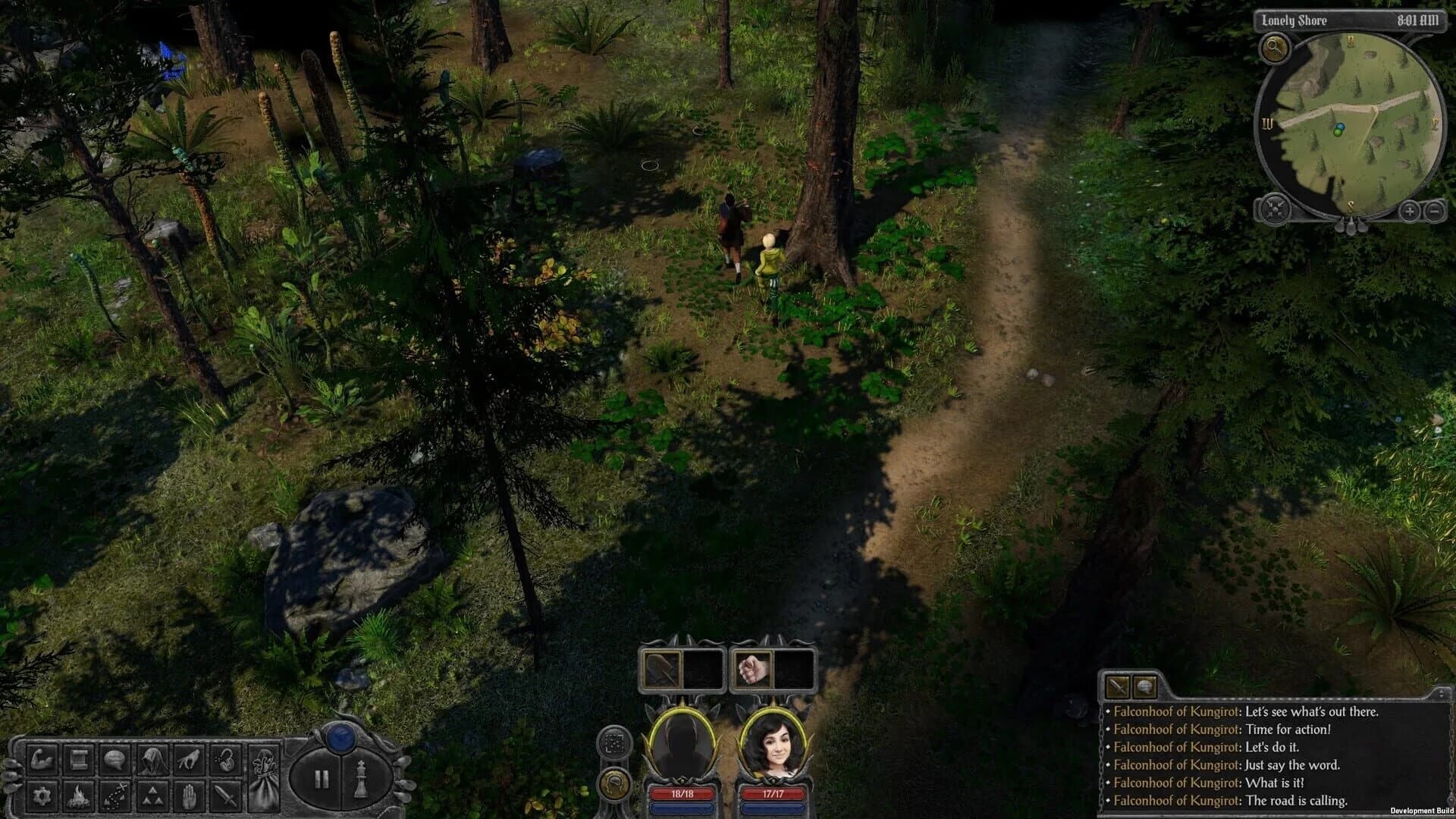Zoom in the minimap with plus button

pos(1409,211)
